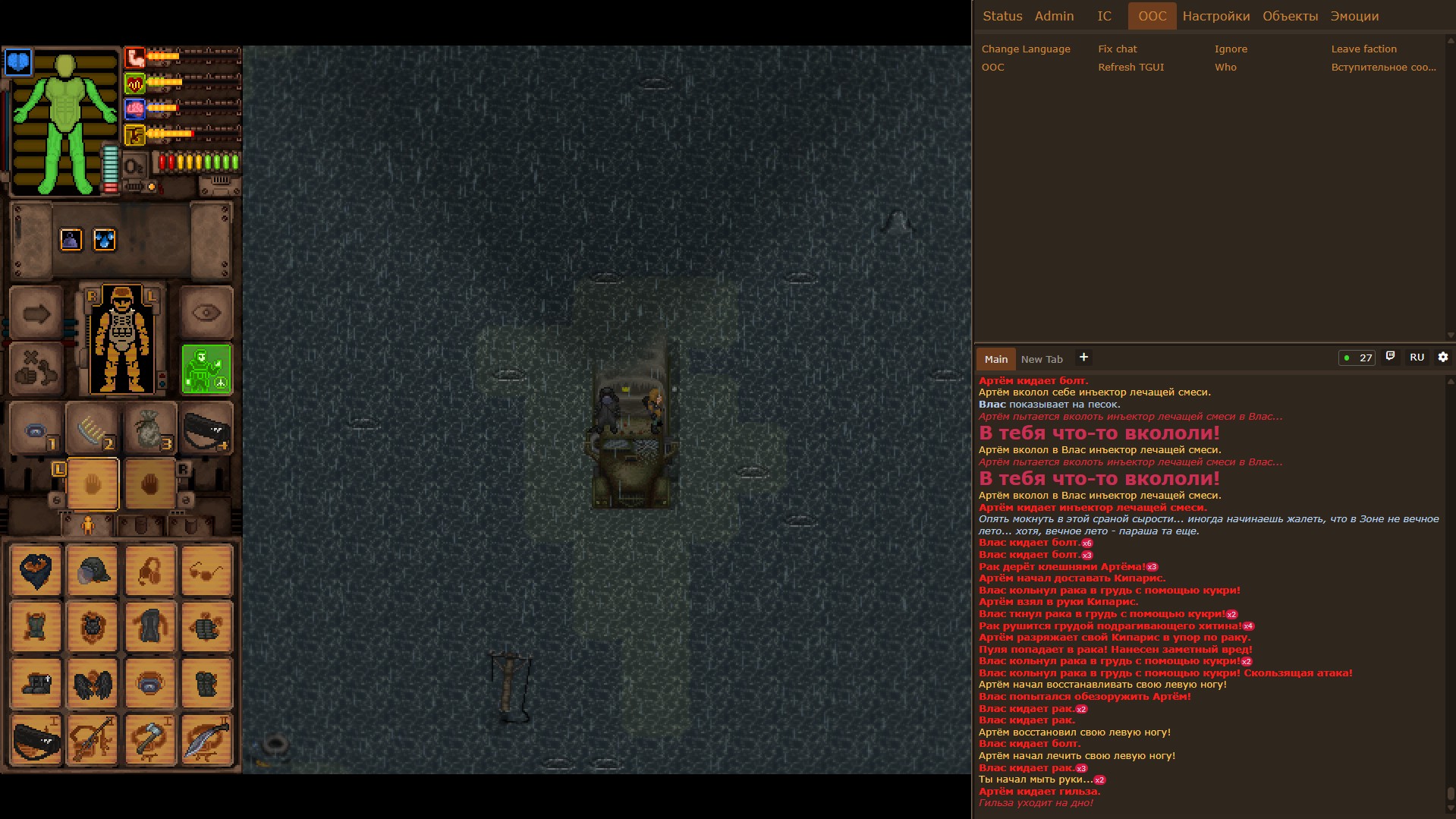Select the kukri blade equipment slot

(206, 739)
